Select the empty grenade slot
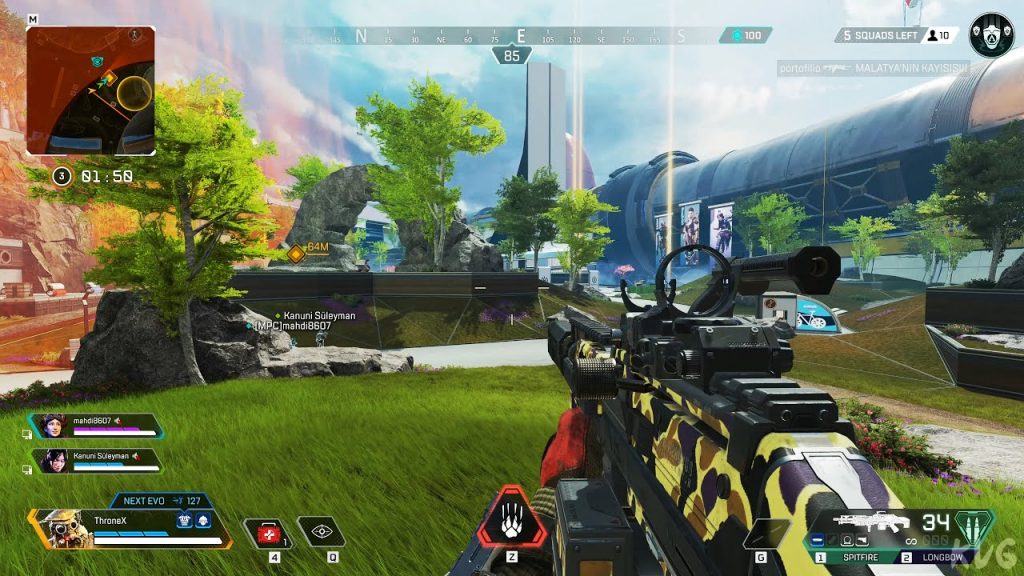Image resolution: width=1024 pixels, height=576 pixels. click(763, 534)
